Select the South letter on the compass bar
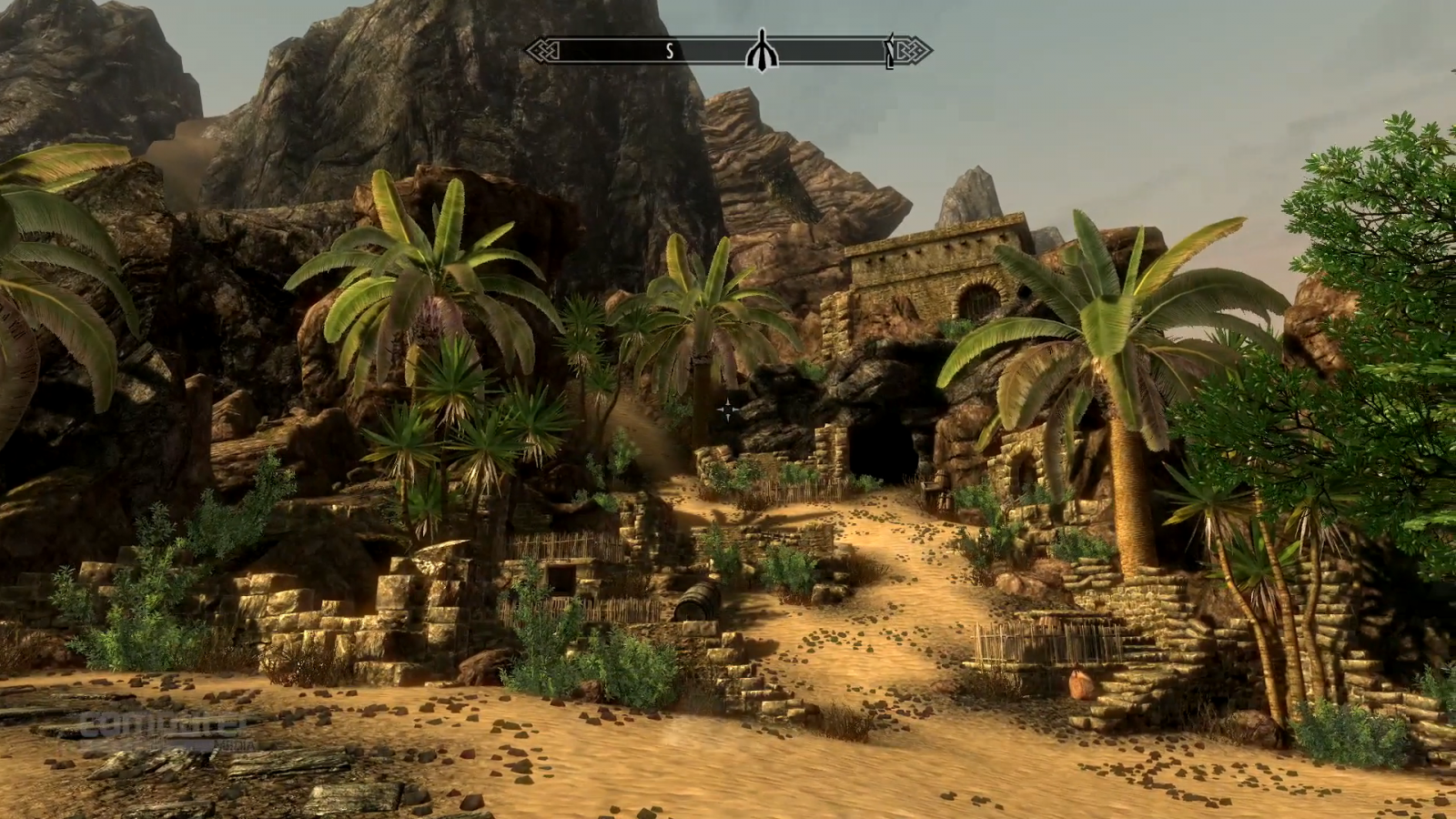 [x=670, y=52]
